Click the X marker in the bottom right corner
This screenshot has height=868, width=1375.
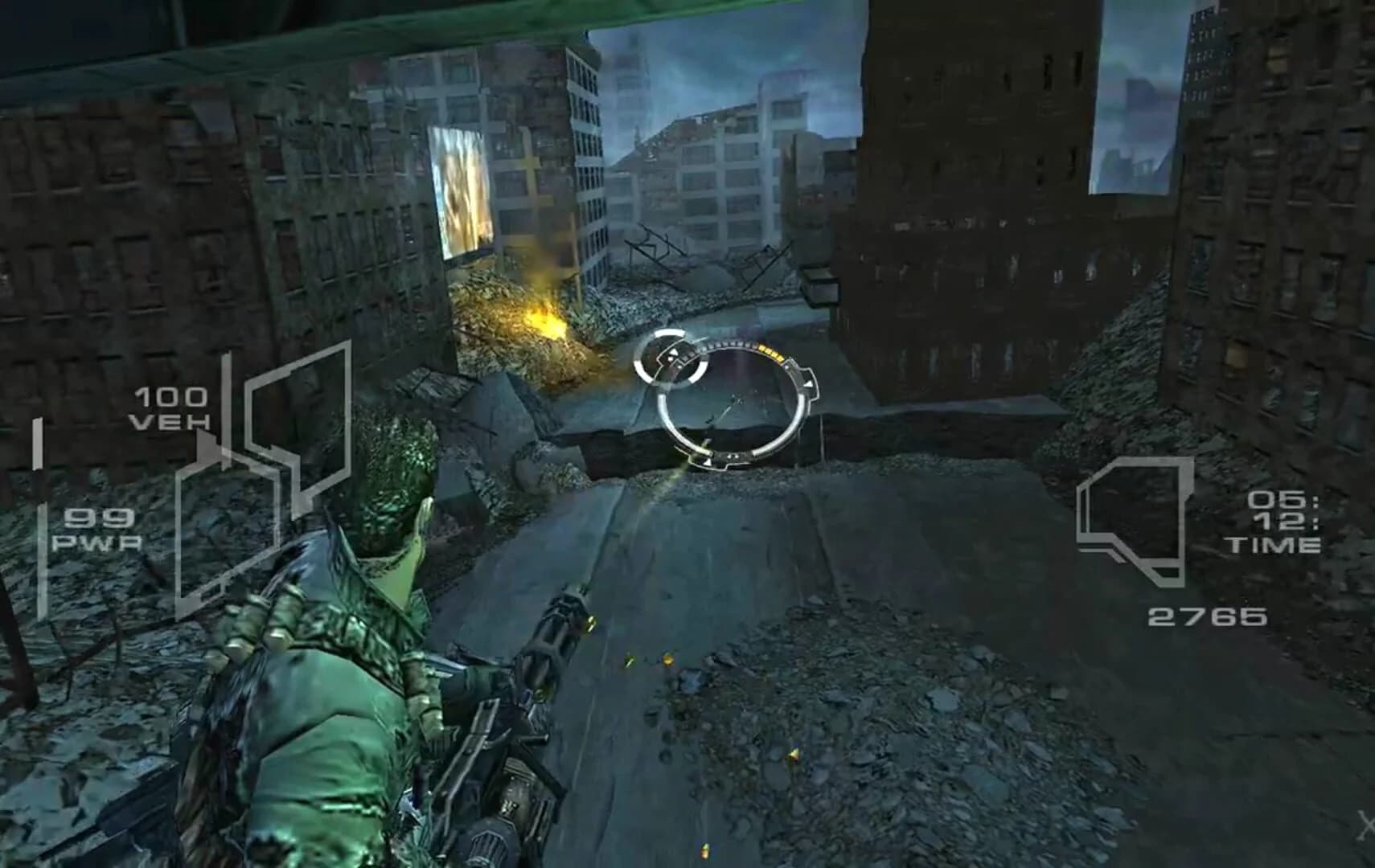pyautogui.click(x=1367, y=824)
